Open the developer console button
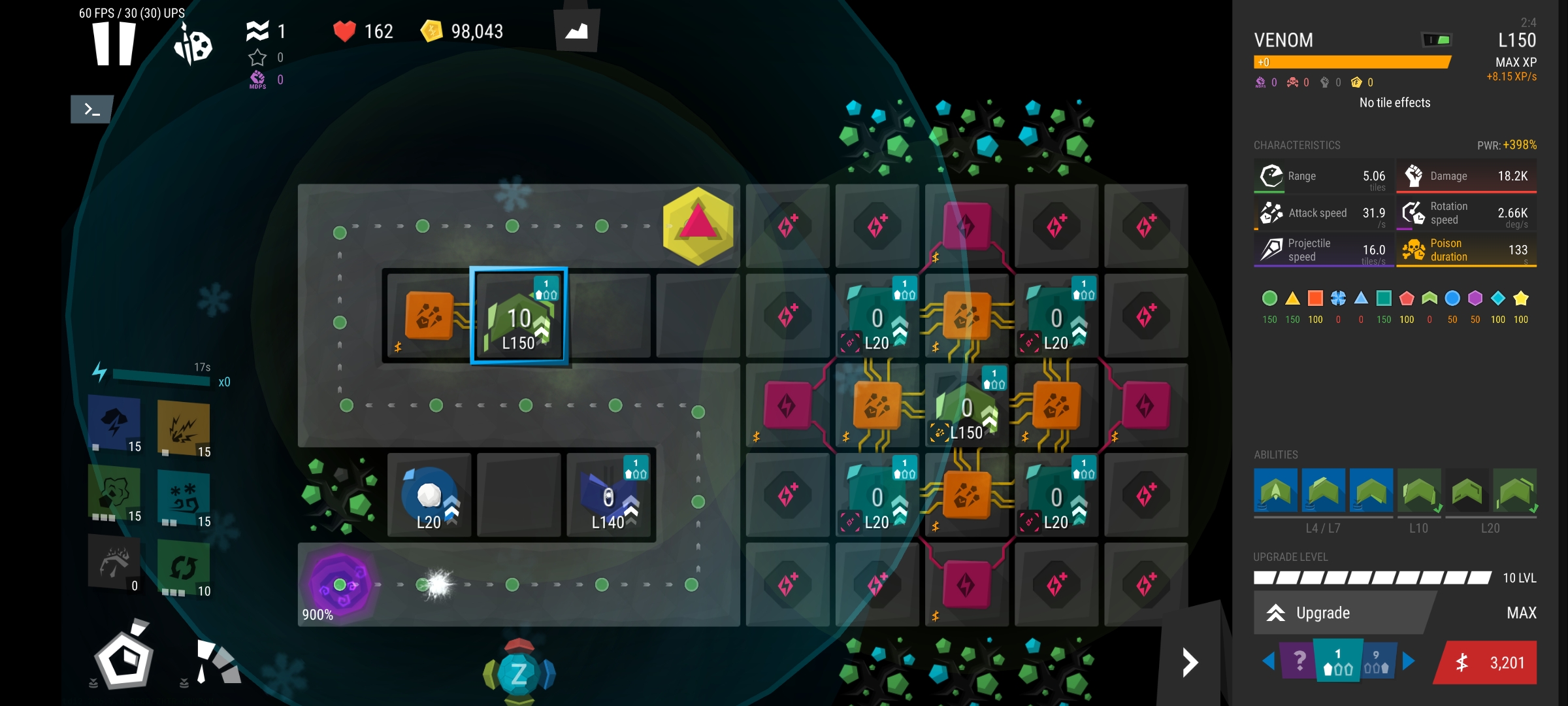The width and height of the screenshot is (1568, 706). (91, 109)
